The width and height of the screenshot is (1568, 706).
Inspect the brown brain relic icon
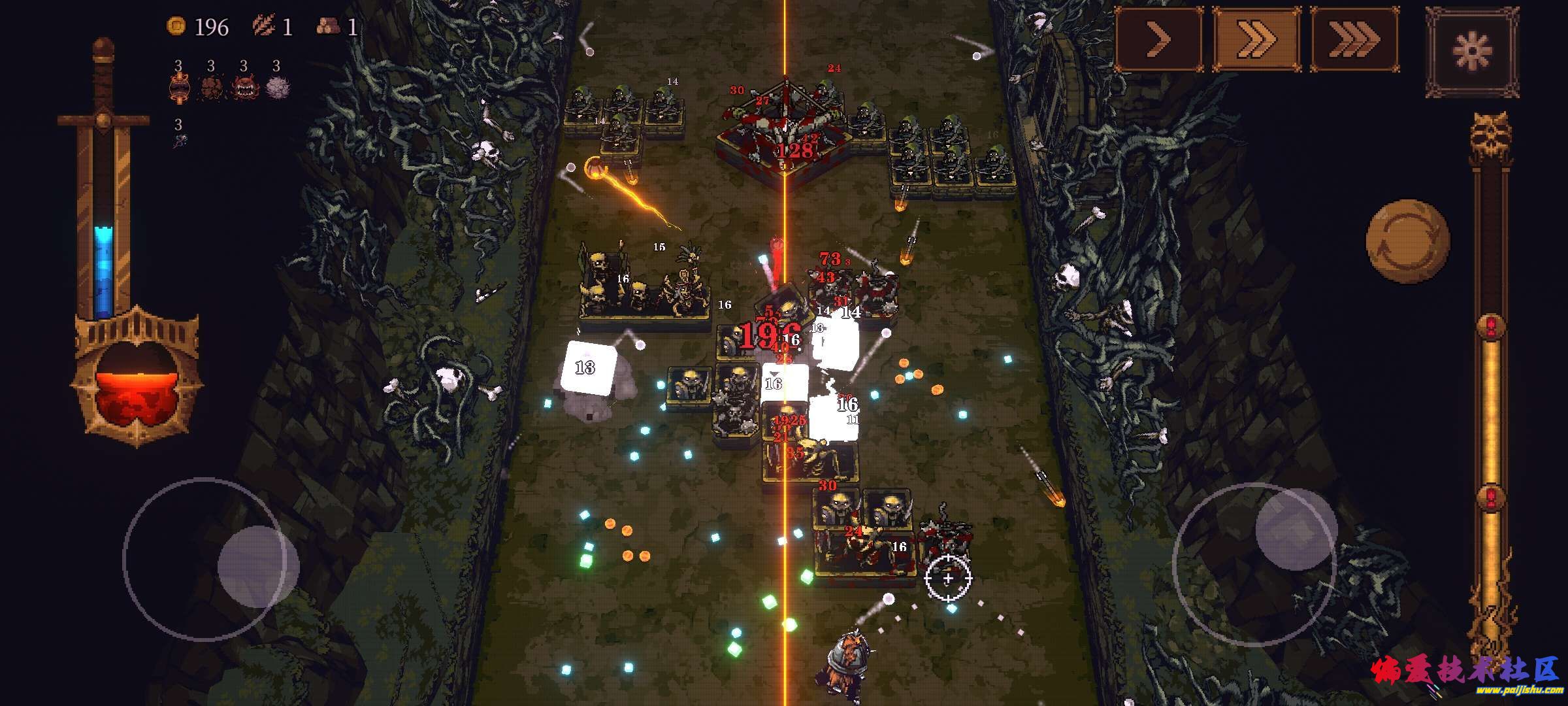coord(210,88)
